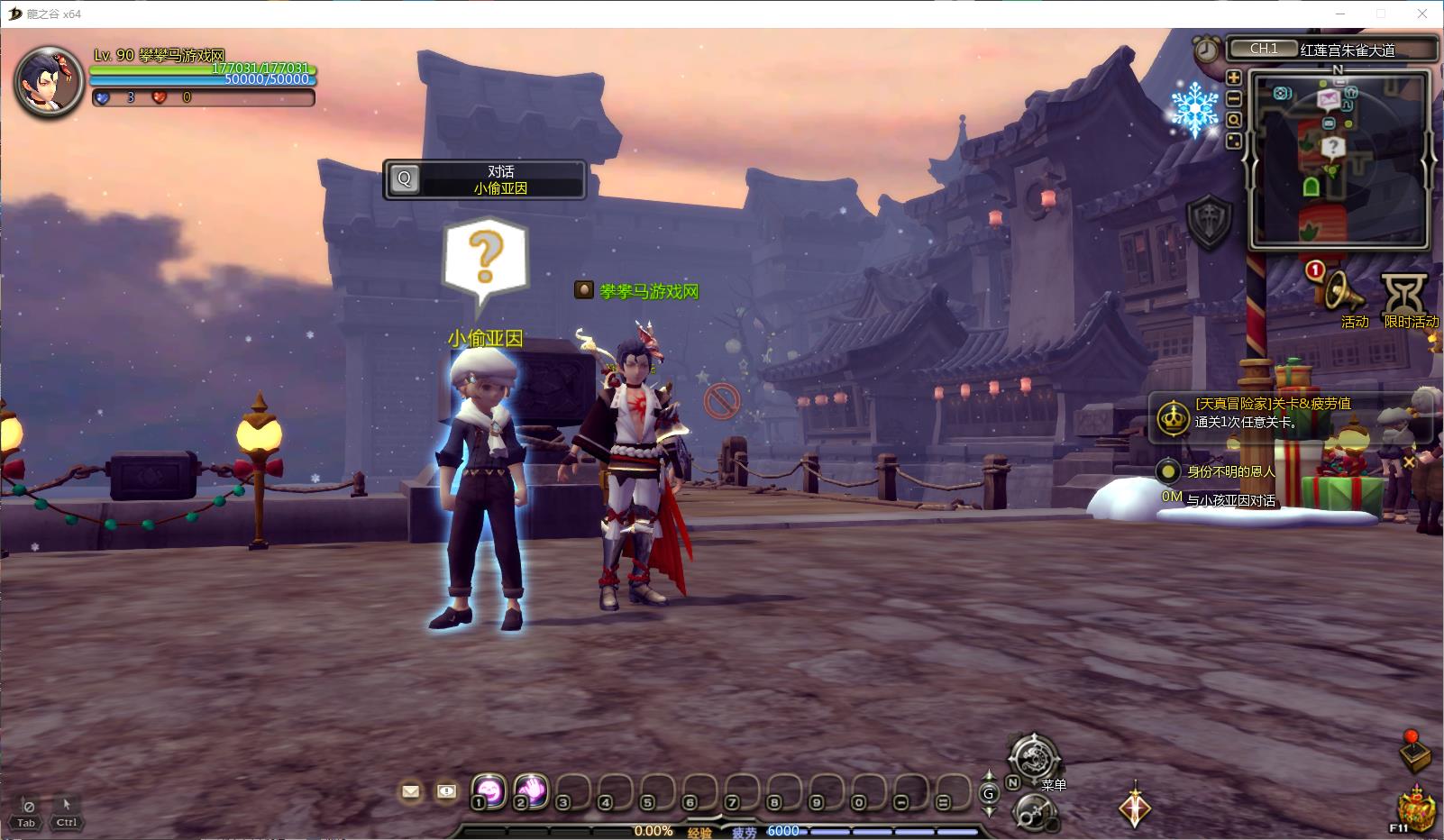Screen dimensions: 1444x840
Task: Click the minimap zoom-in plus button
Action: pyautogui.click(x=1234, y=78)
